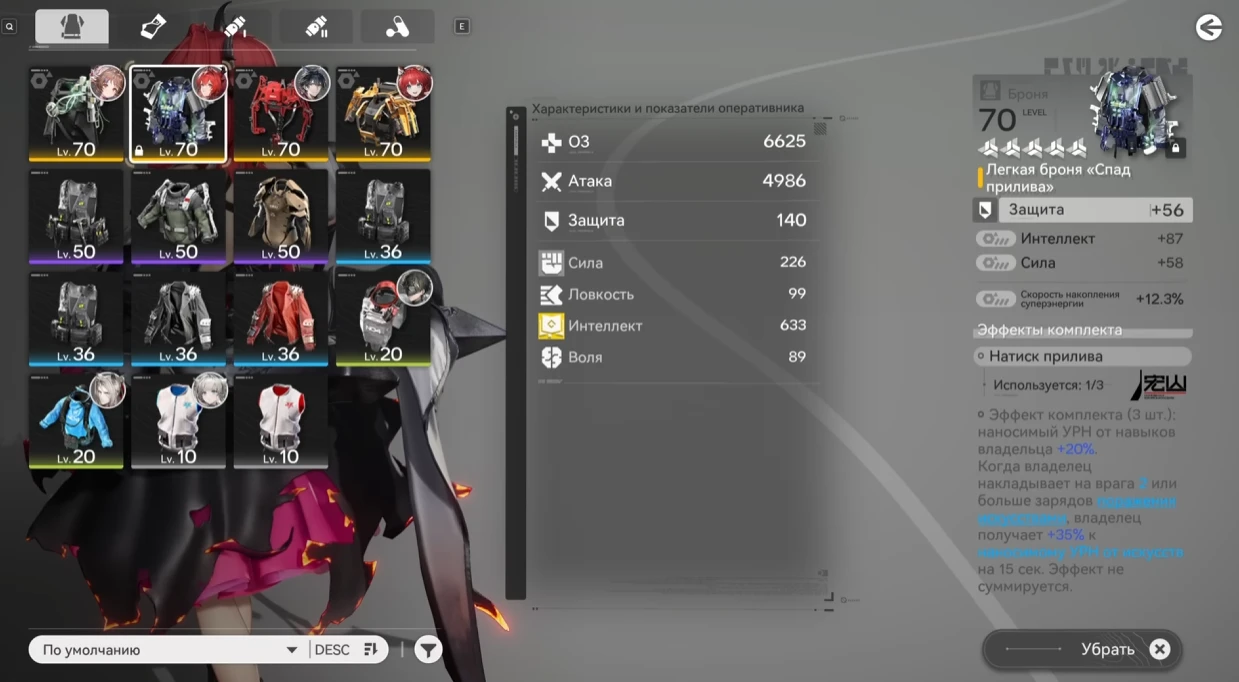Pick the olive green Lv.50 jacket

(178, 217)
